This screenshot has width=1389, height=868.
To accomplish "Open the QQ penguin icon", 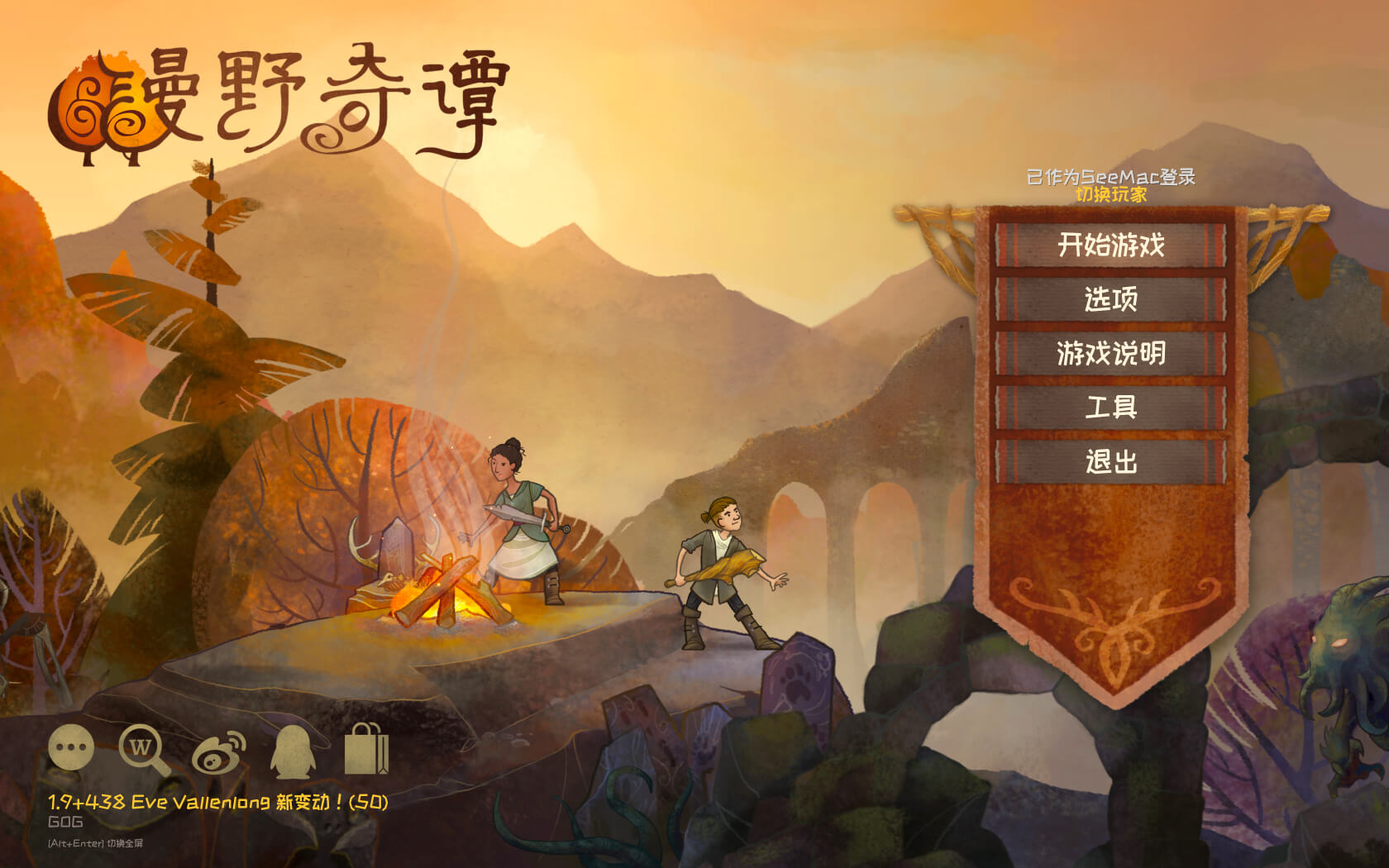I will 293,751.
